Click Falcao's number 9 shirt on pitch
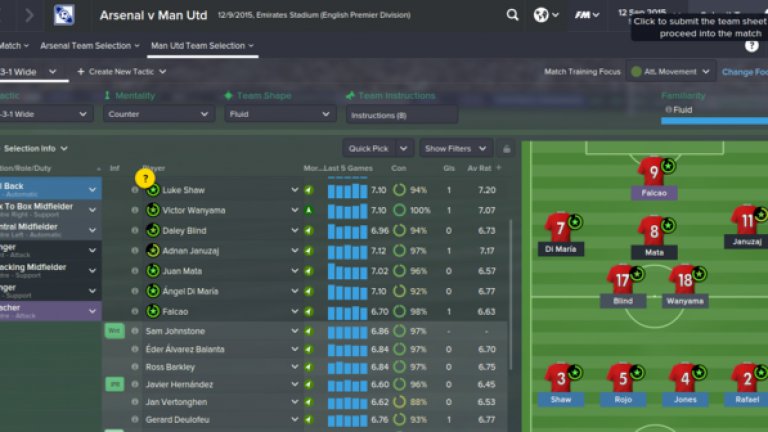This screenshot has height=432, width=768. tap(653, 169)
